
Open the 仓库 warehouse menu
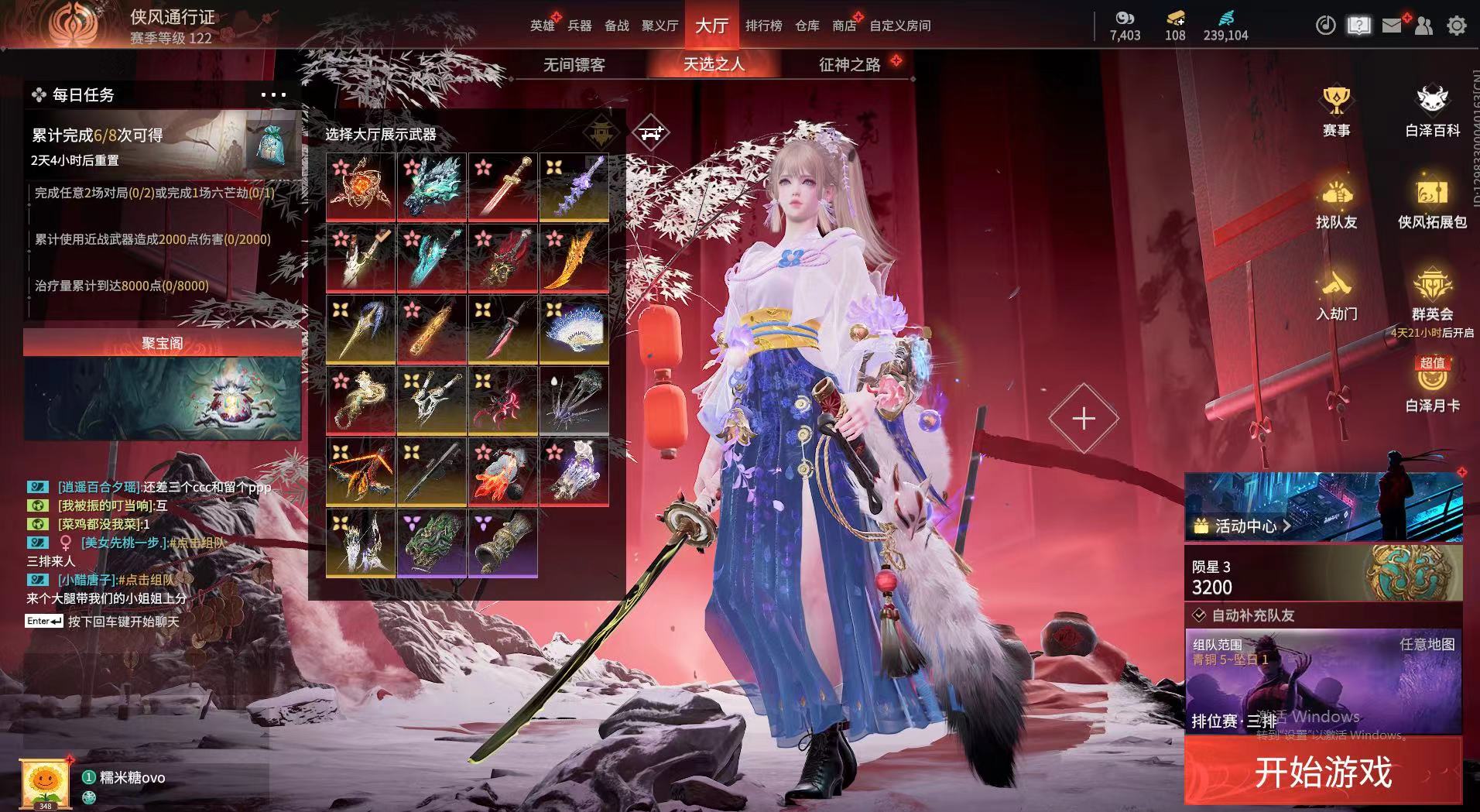tap(807, 26)
